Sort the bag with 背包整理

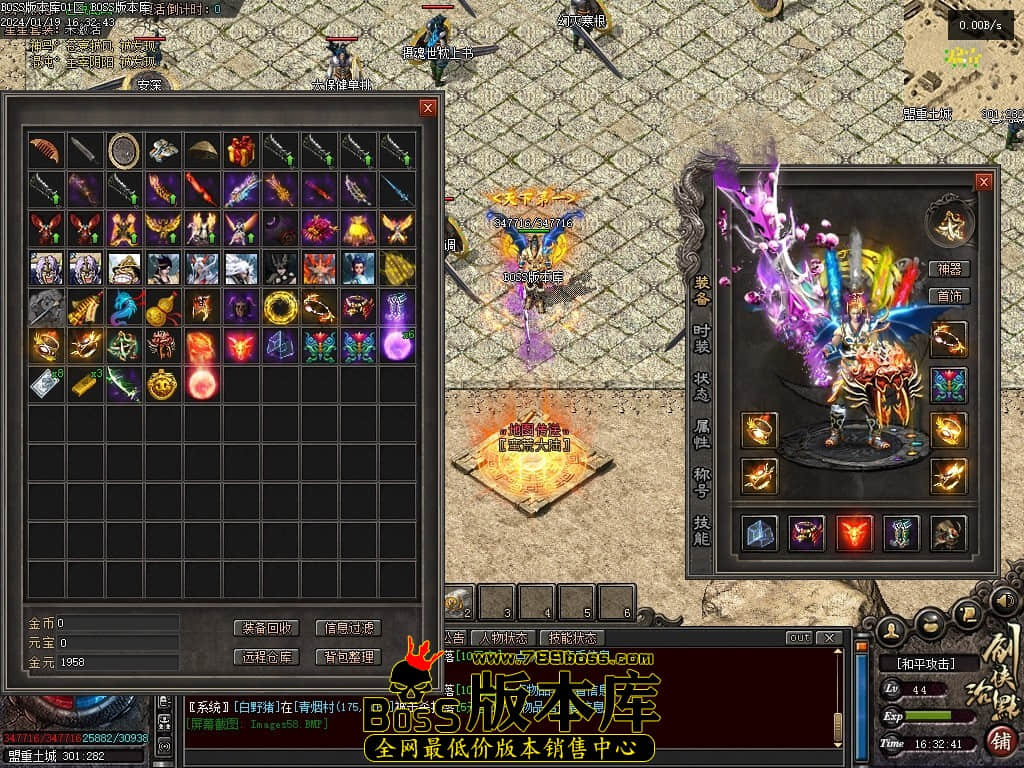349,657
